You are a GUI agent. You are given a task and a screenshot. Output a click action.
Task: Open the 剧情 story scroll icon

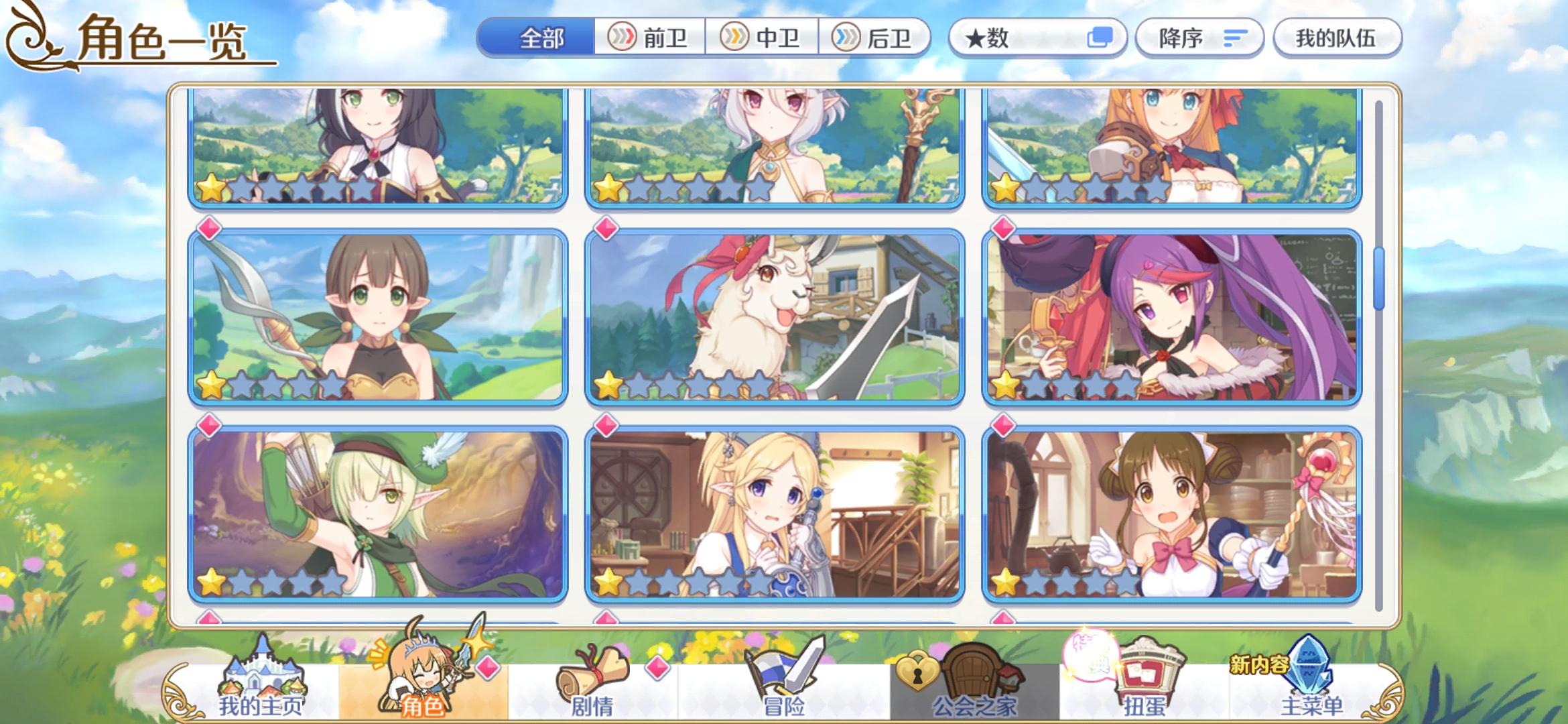pyautogui.click(x=590, y=670)
